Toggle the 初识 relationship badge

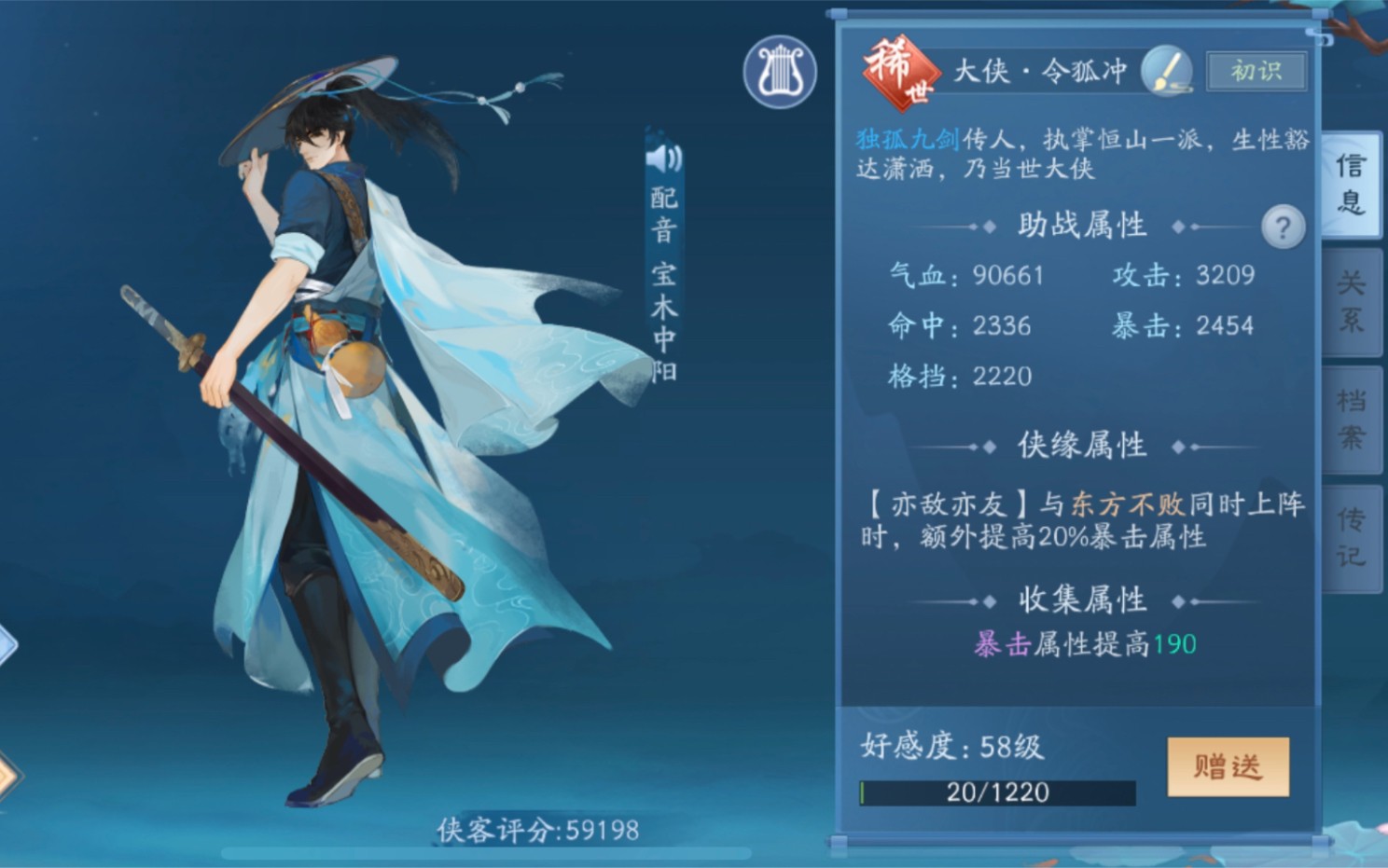1256,69
